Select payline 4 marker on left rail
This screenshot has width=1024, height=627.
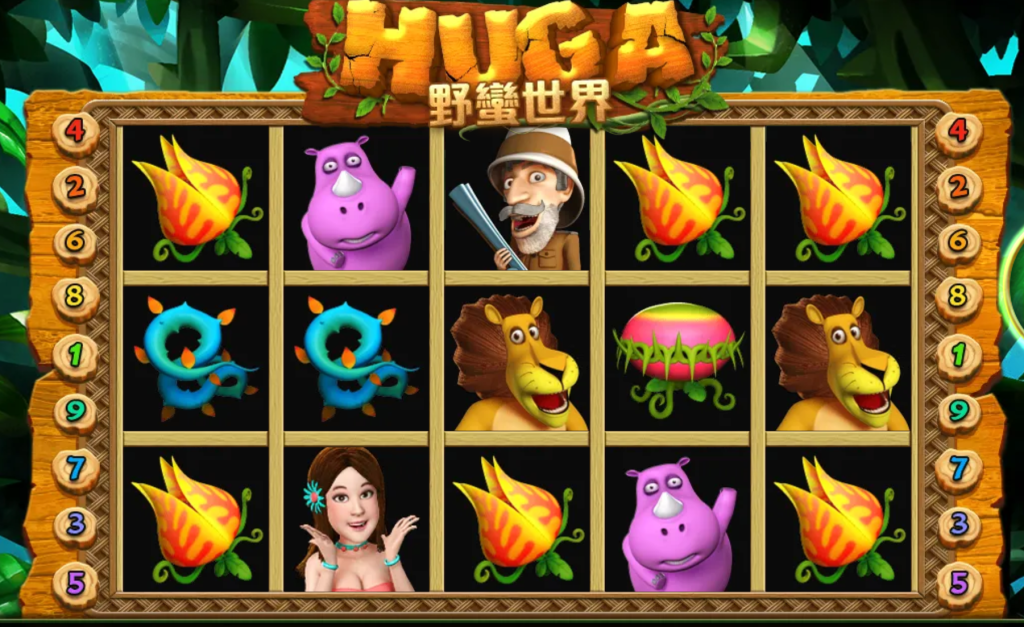click(76, 132)
